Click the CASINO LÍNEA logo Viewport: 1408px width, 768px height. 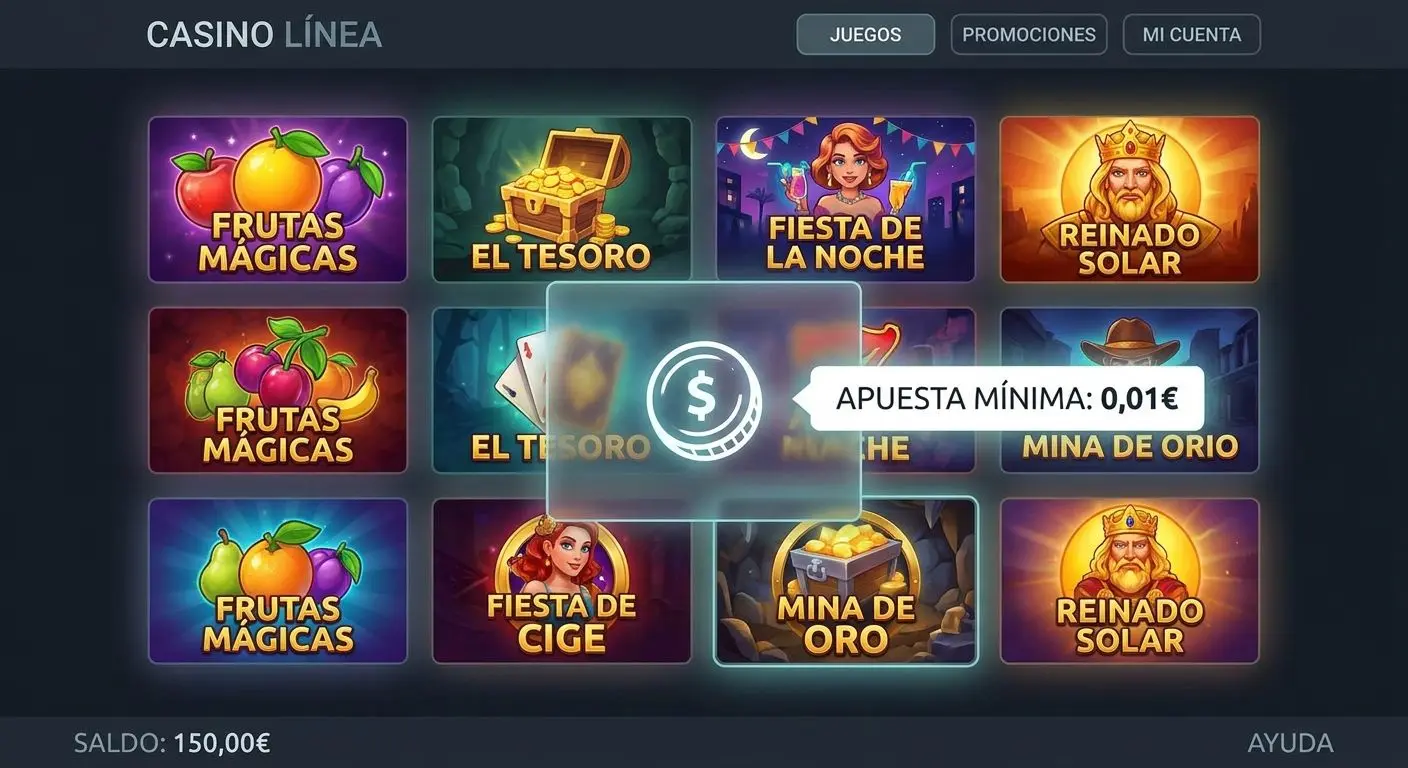pyautogui.click(x=264, y=34)
